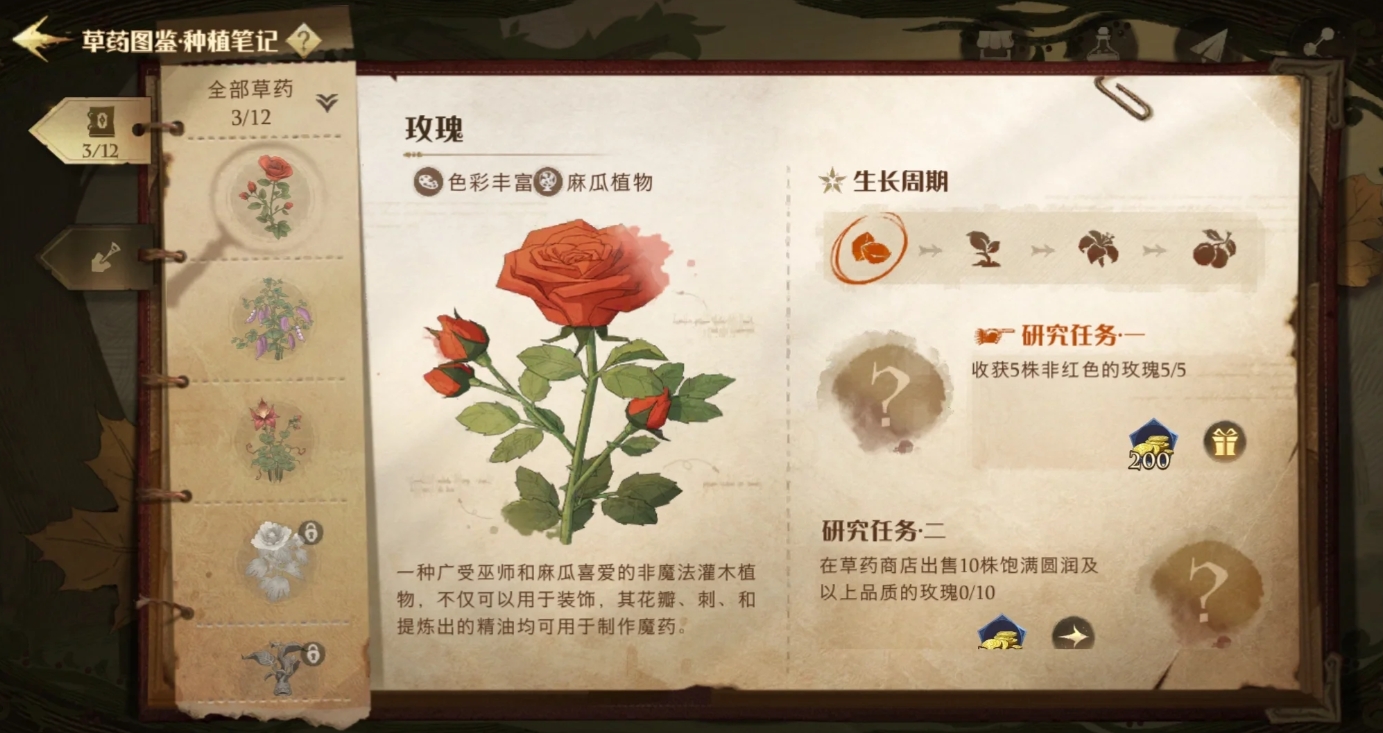Select the flowering growth stage icon
Image resolution: width=1383 pixels, height=733 pixels.
pos(1098,249)
